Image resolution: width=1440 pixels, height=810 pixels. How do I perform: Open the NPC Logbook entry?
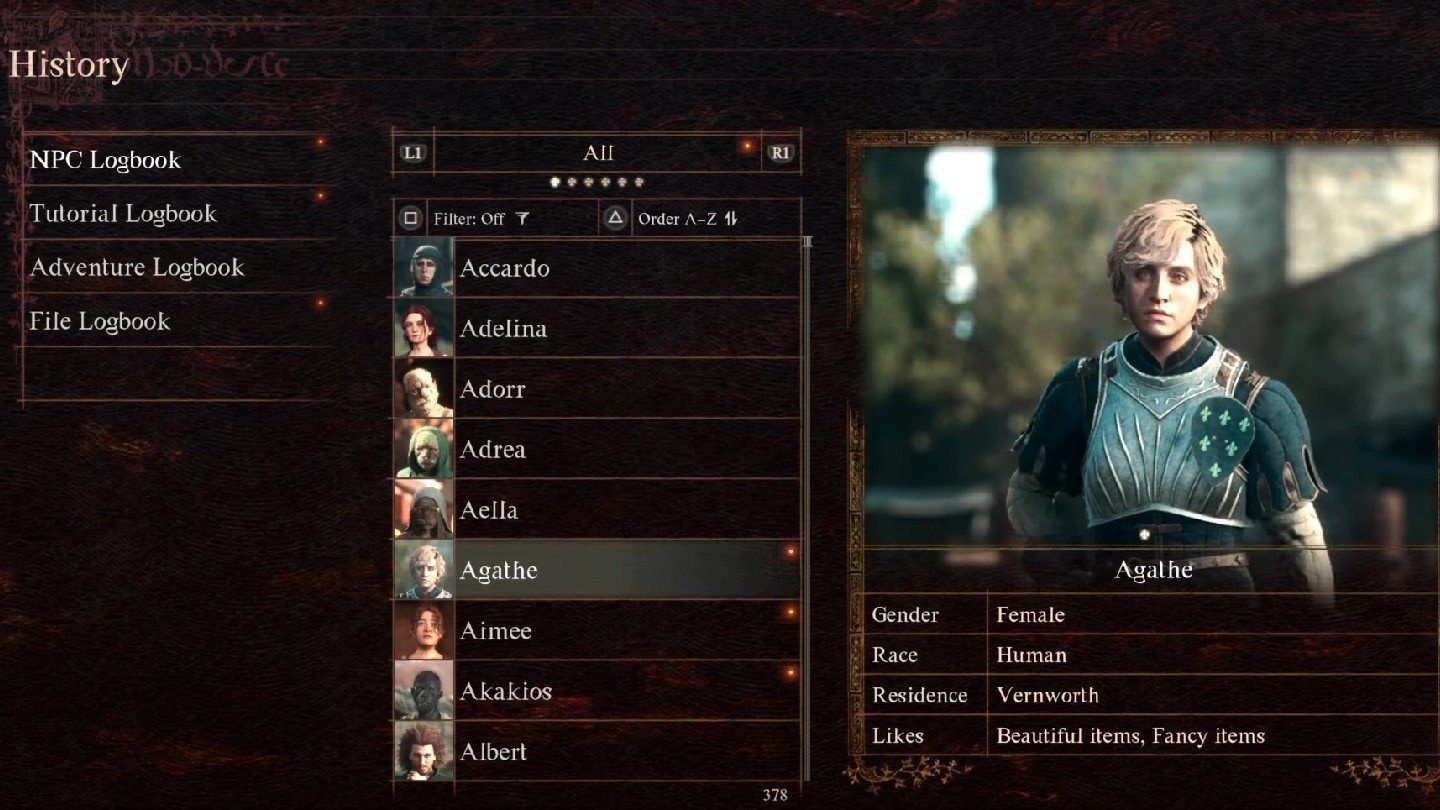(105, 160)
